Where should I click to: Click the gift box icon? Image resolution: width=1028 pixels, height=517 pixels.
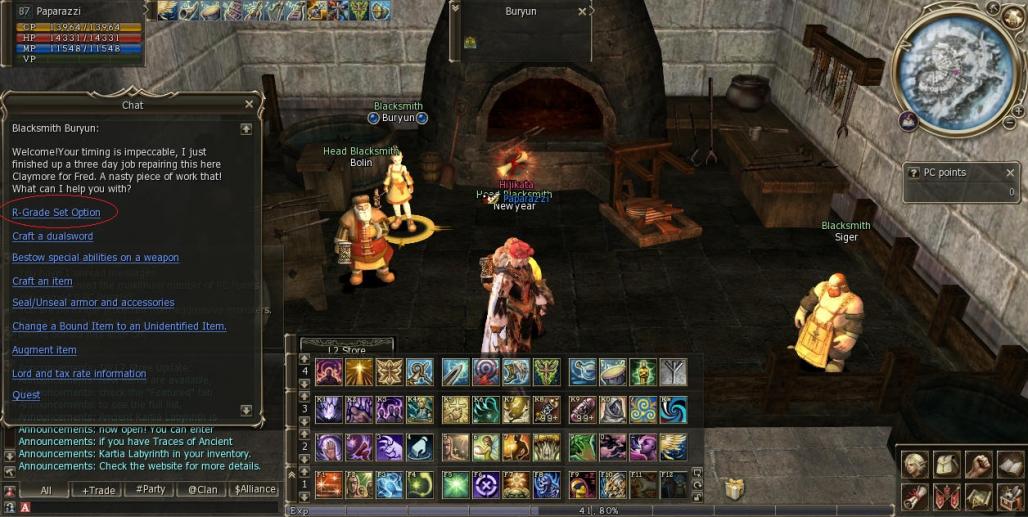735,488
